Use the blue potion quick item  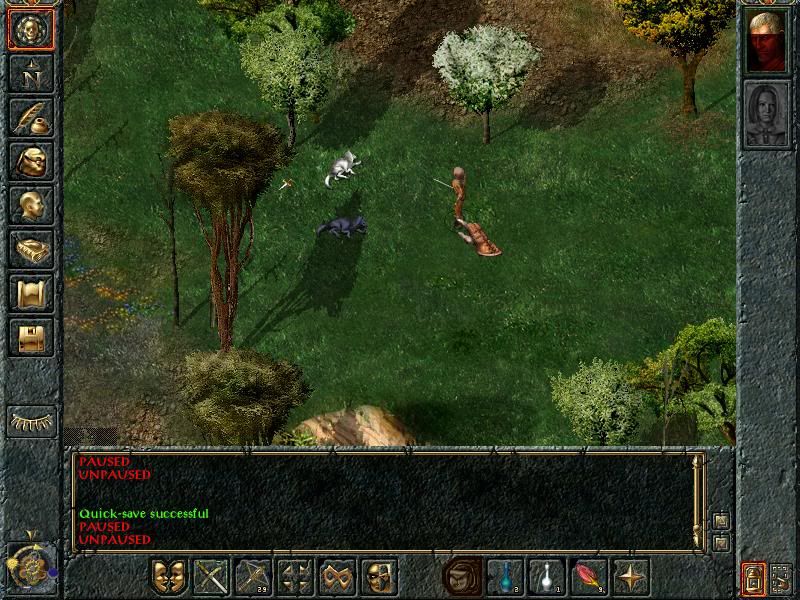pyautogui.click(x=505, y=577)
